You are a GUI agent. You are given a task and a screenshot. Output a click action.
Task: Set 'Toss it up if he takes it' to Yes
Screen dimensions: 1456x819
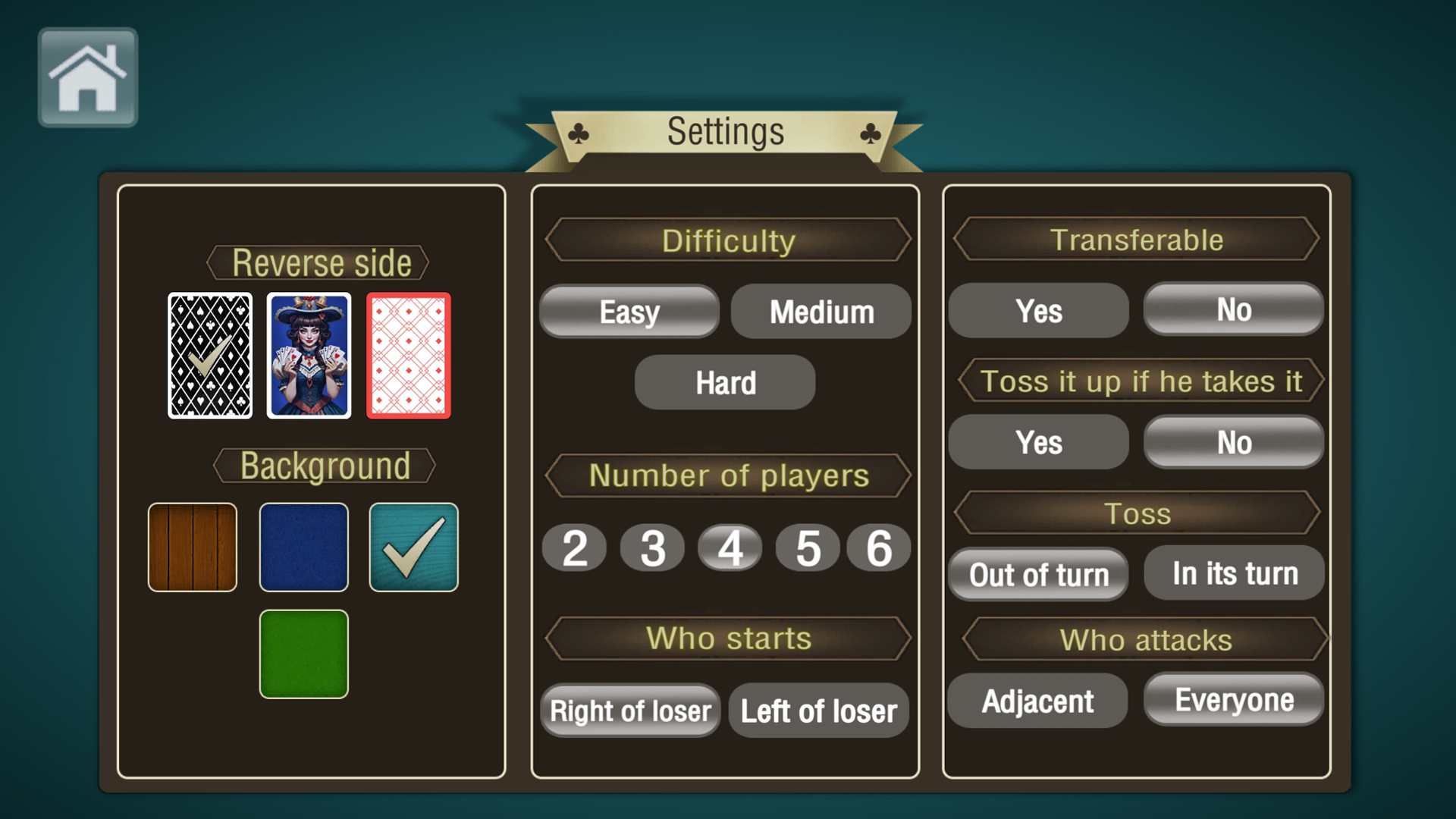[1037, 442]
